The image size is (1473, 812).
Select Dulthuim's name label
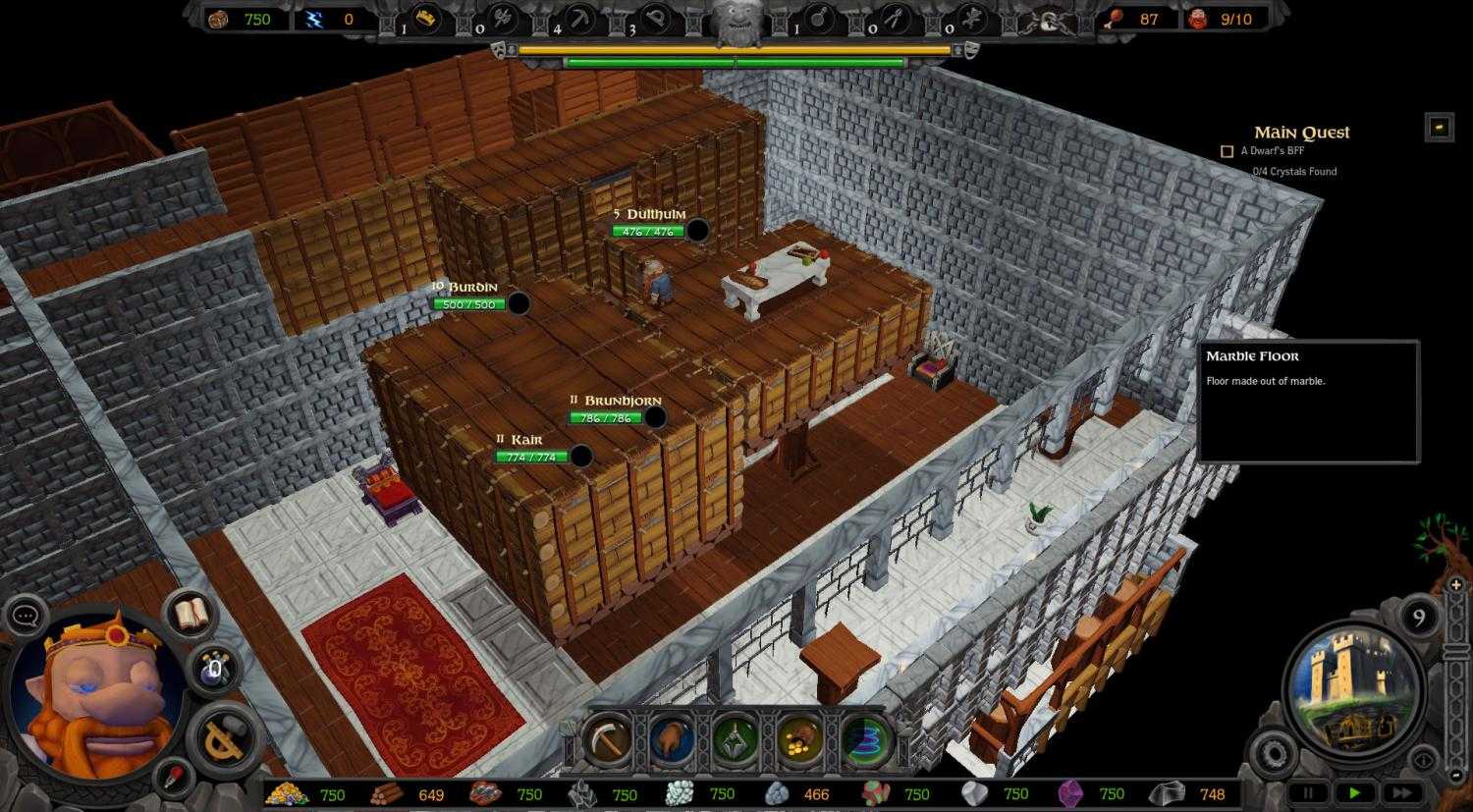(x=651, y=212)
